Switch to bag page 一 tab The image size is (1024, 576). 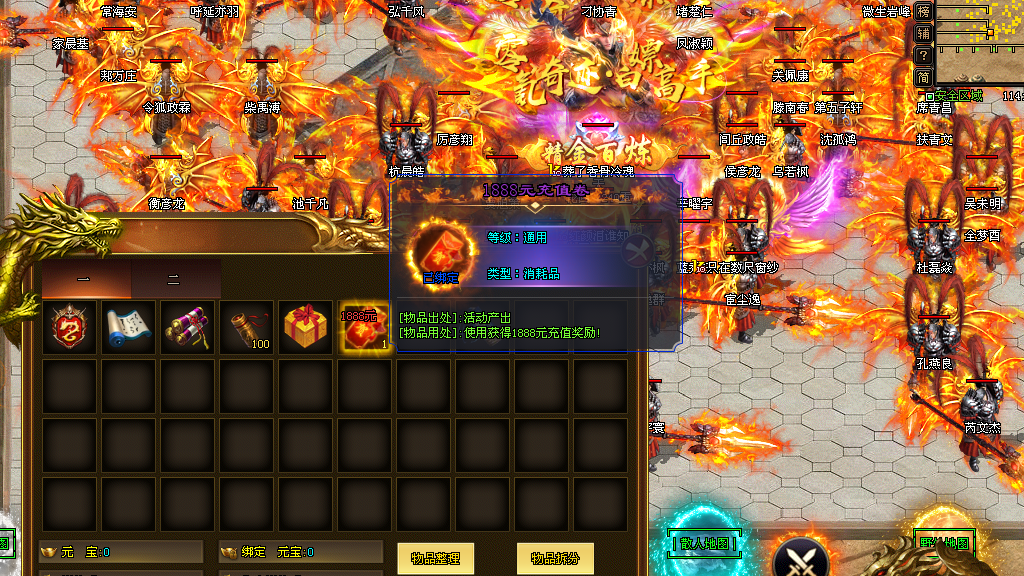[85, 280]
